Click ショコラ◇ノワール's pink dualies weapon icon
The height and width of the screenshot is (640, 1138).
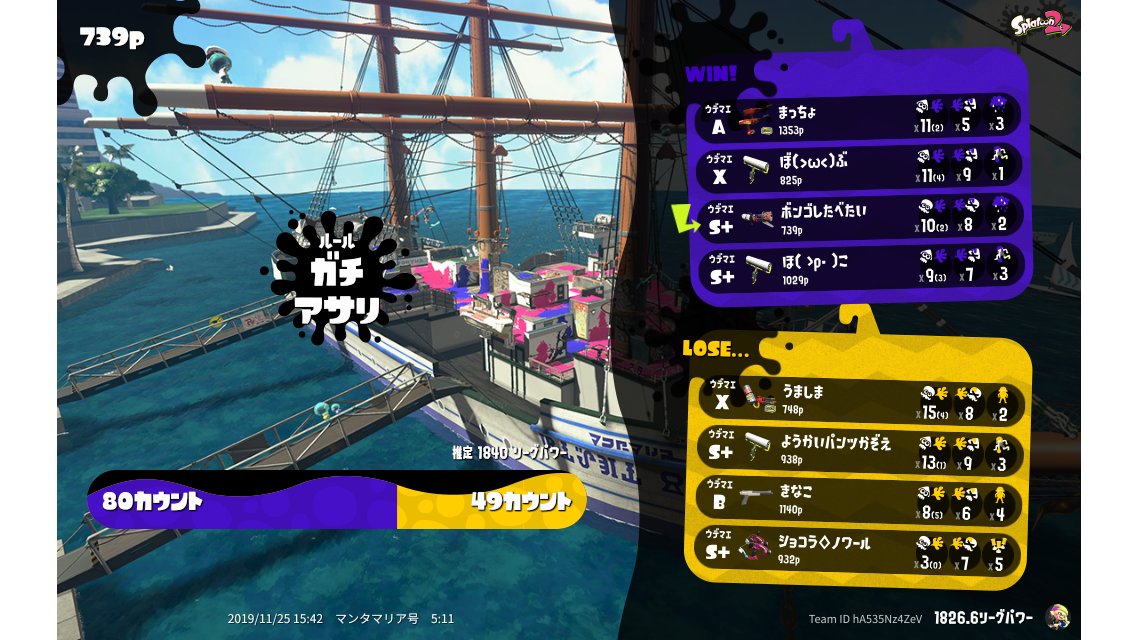point(757,549)
